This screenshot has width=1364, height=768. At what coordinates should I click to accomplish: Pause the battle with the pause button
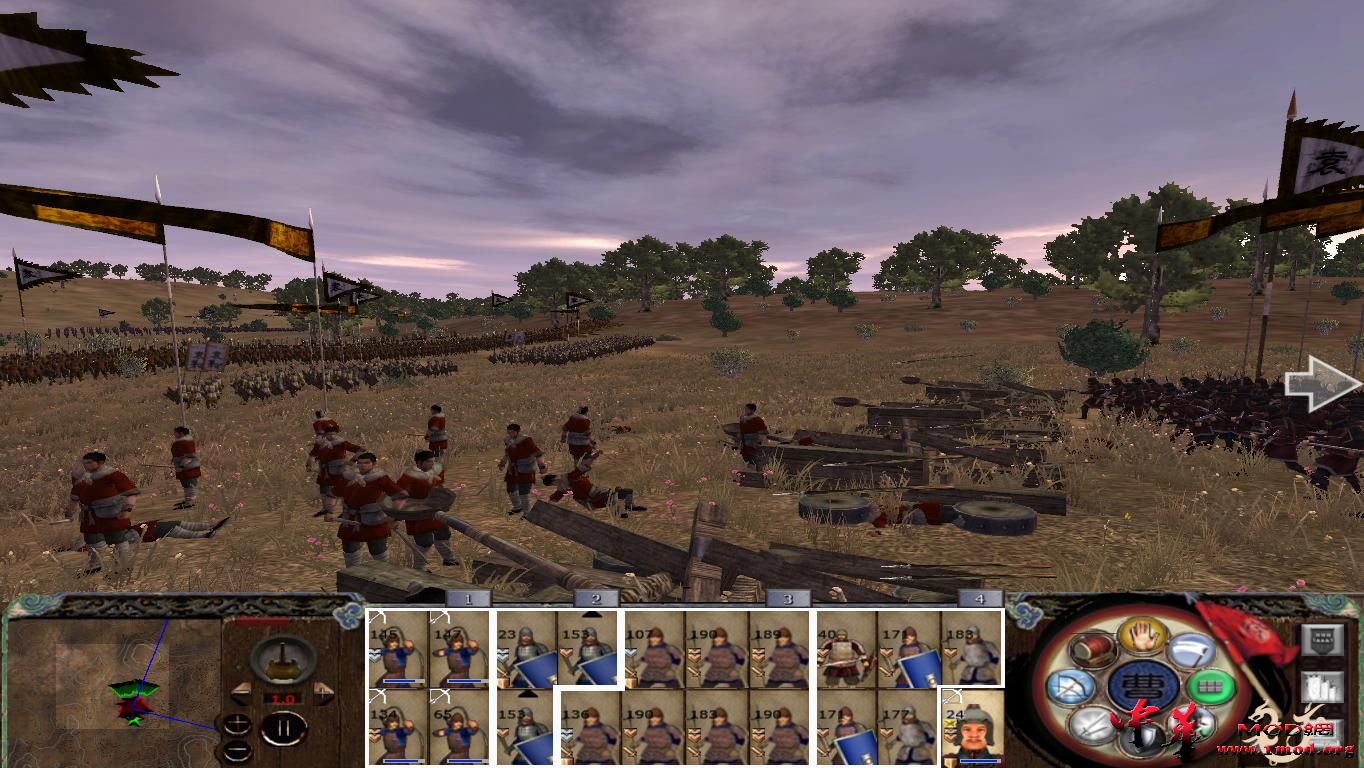point(283,727)
